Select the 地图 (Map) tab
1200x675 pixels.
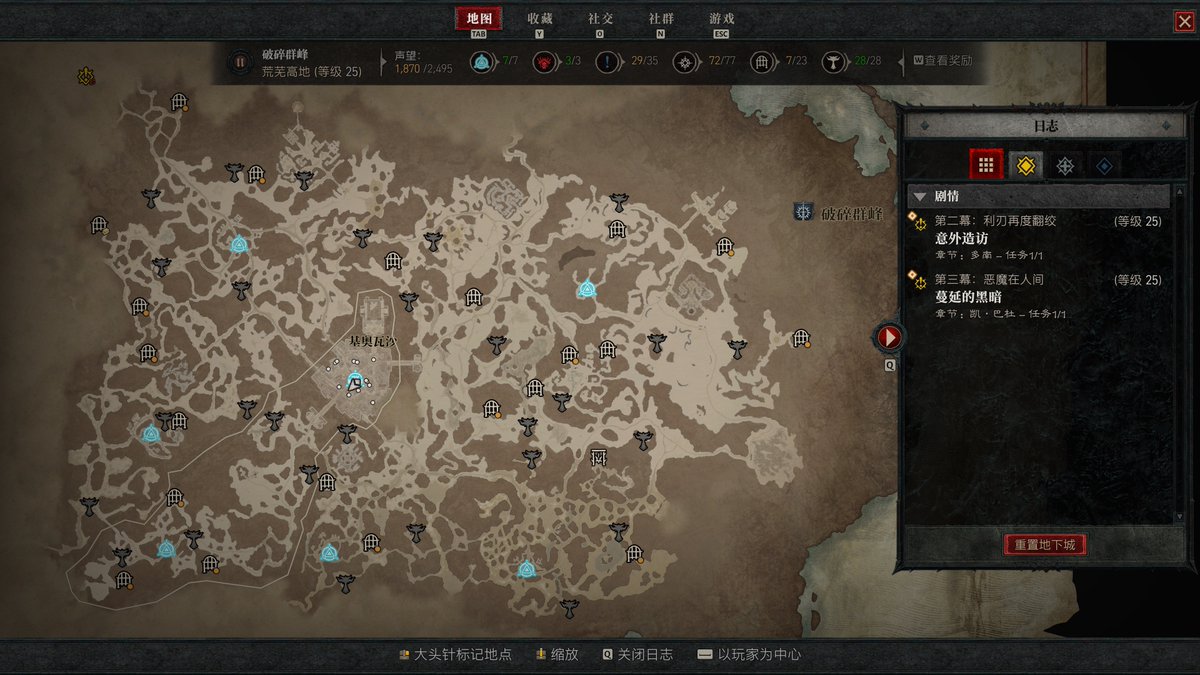(x=479, y=19)
